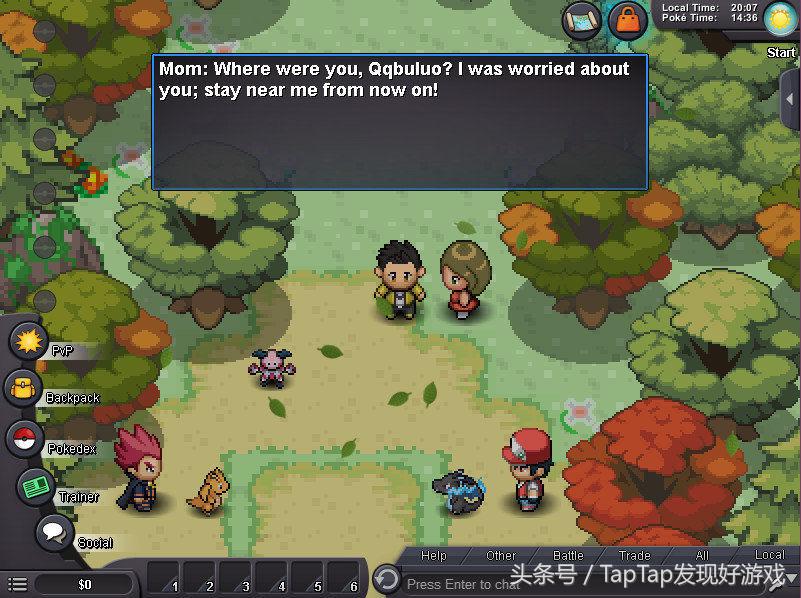Open the Pokedex
The image size is (801, 598).
[24, 438]
